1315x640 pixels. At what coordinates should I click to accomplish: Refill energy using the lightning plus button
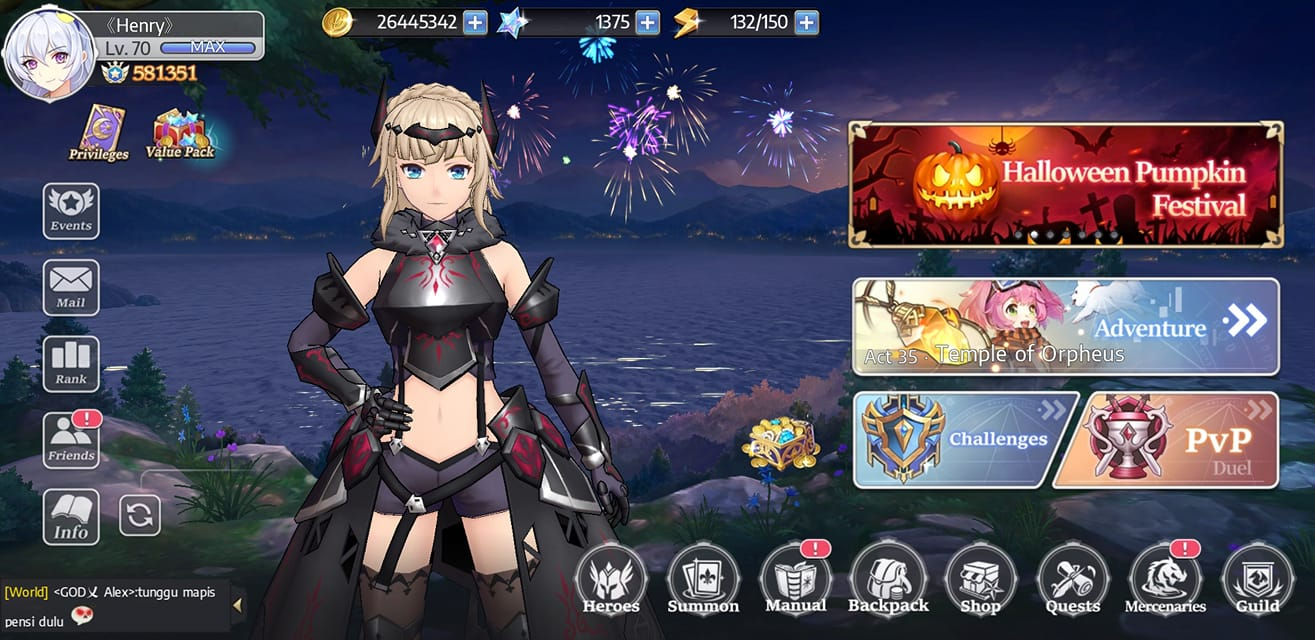(806, 22)
